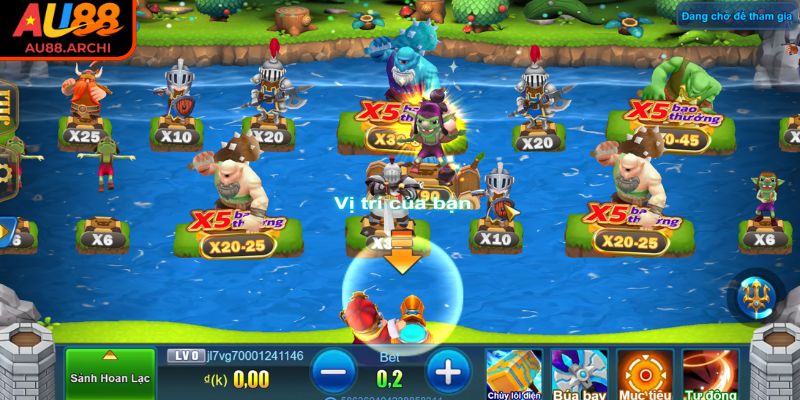Decrease the bet with the minus button
This screenshot has width=800, height=400.
pos(332,373)
